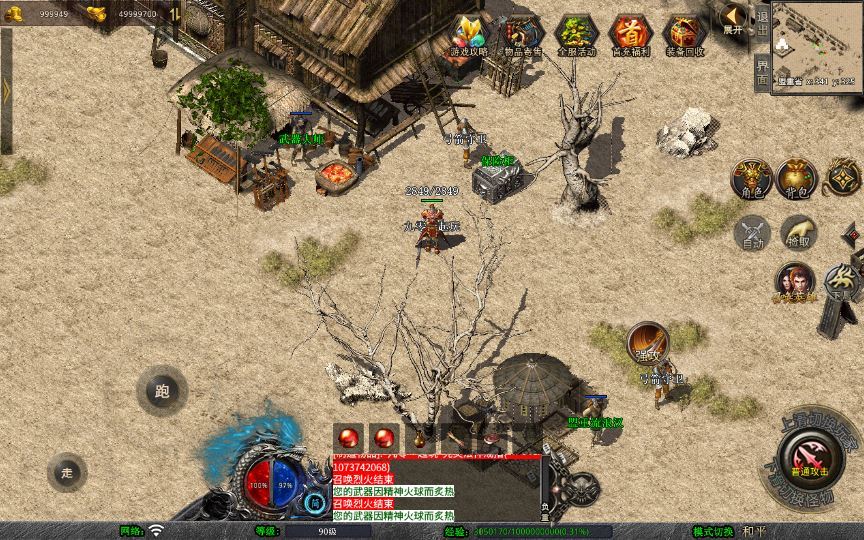Tap the 跑 run button
Image resolution: width=864 pixels, height=540 pixels.
[161, 391]
